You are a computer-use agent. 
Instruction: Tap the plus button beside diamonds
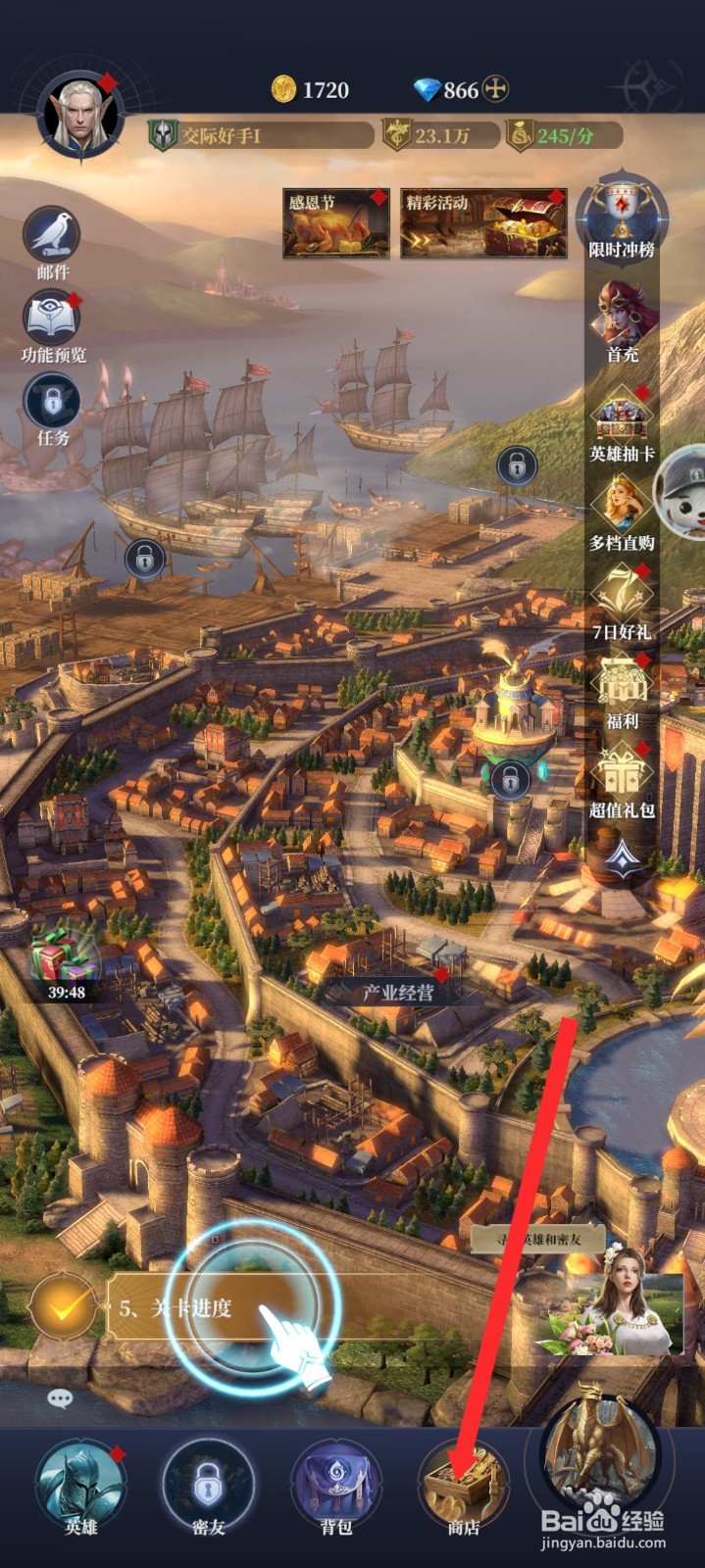click(497, 90)
